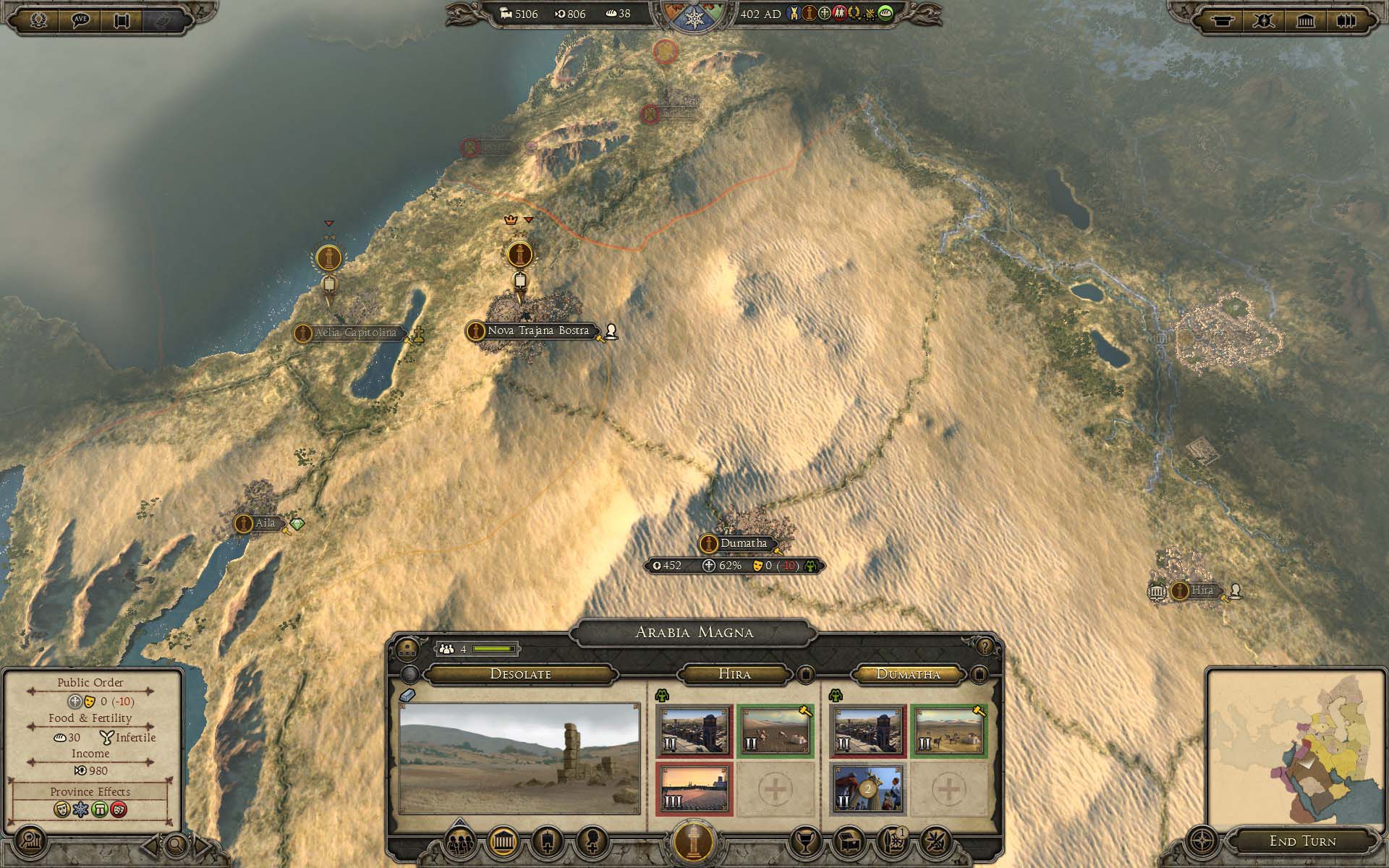Select the Dumatha settlement header

point(908,674)
